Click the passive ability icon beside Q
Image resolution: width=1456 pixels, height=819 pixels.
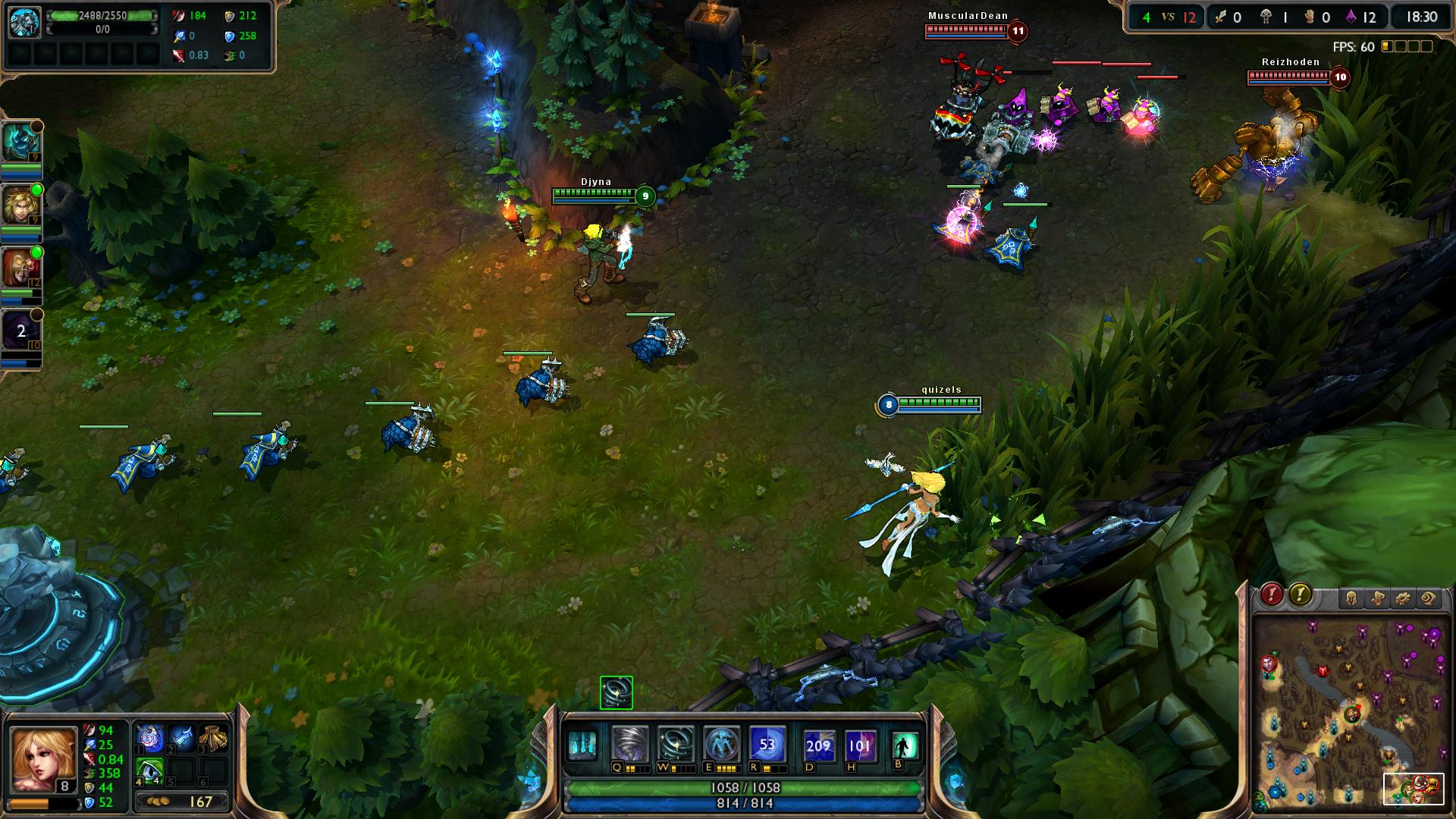pyautogui.click(x=582, y=745)
